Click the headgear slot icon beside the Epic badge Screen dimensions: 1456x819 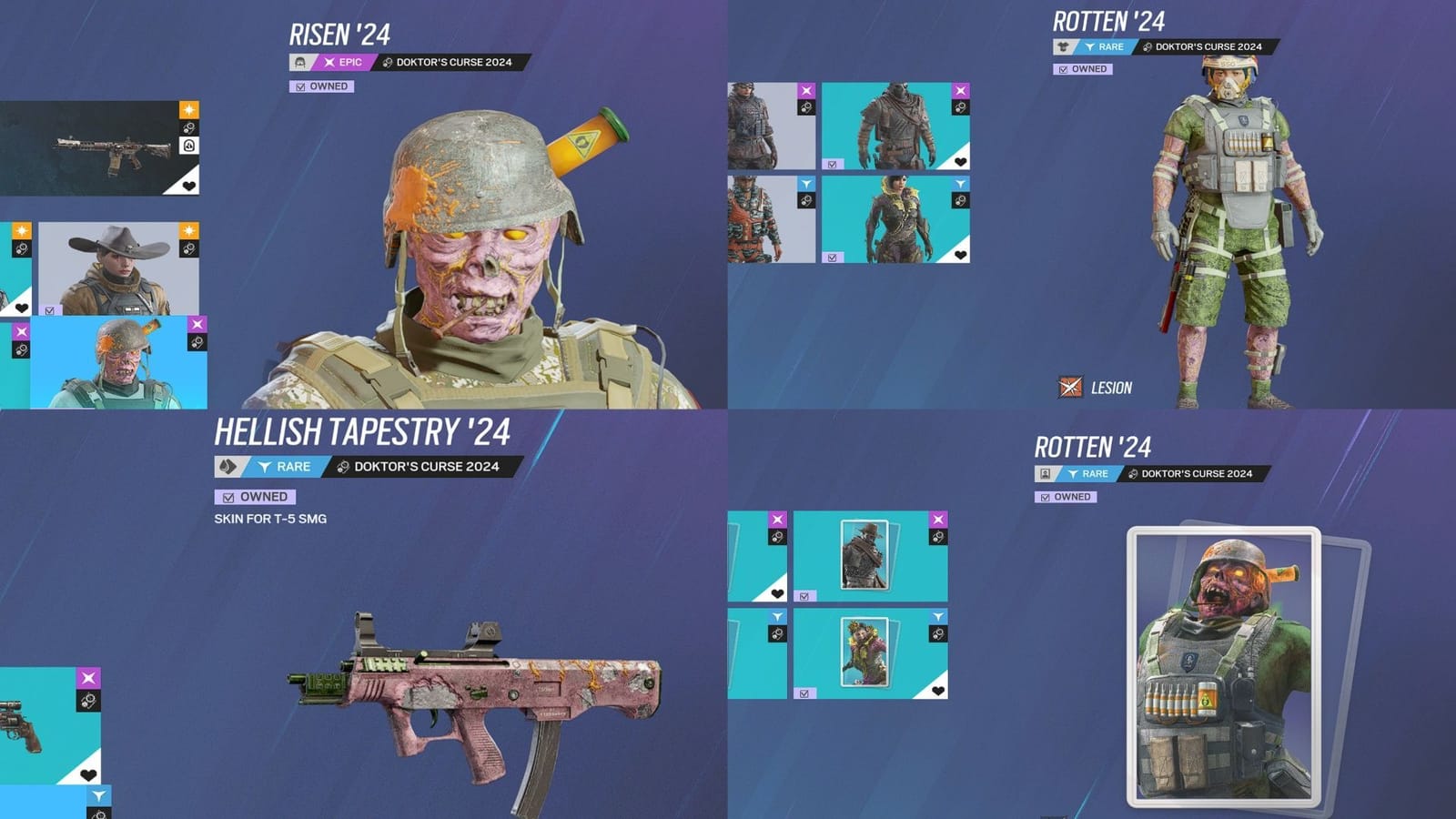coord(300,62)
